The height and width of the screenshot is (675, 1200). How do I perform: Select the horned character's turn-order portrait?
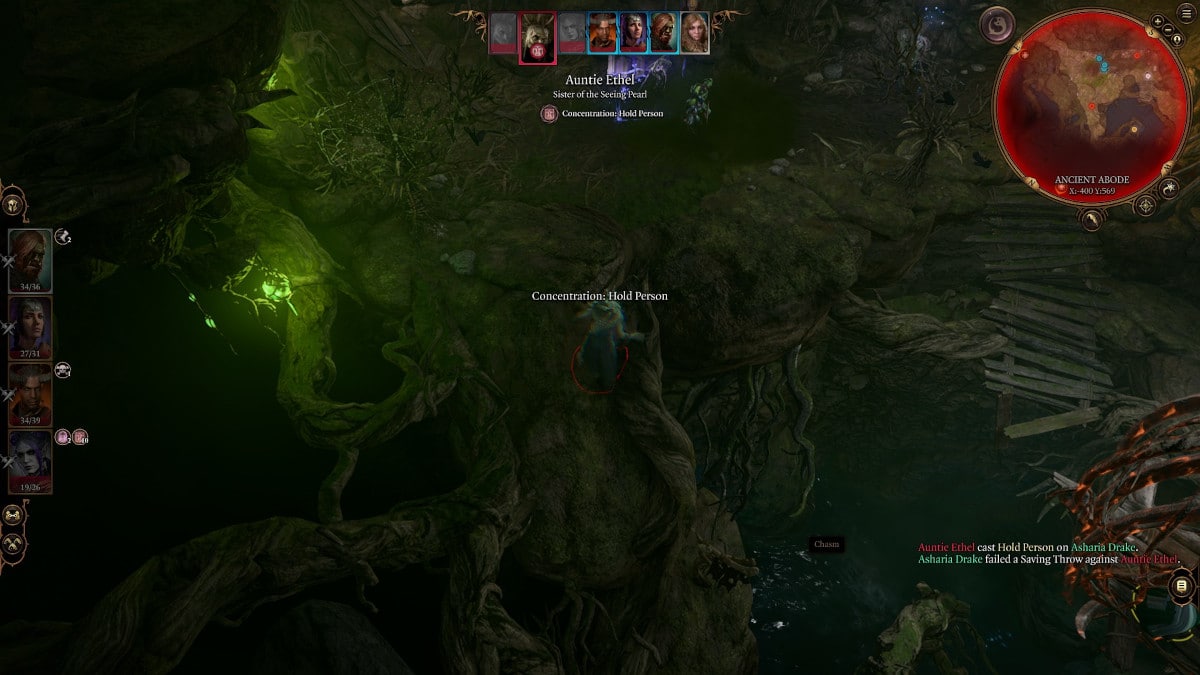602,33
